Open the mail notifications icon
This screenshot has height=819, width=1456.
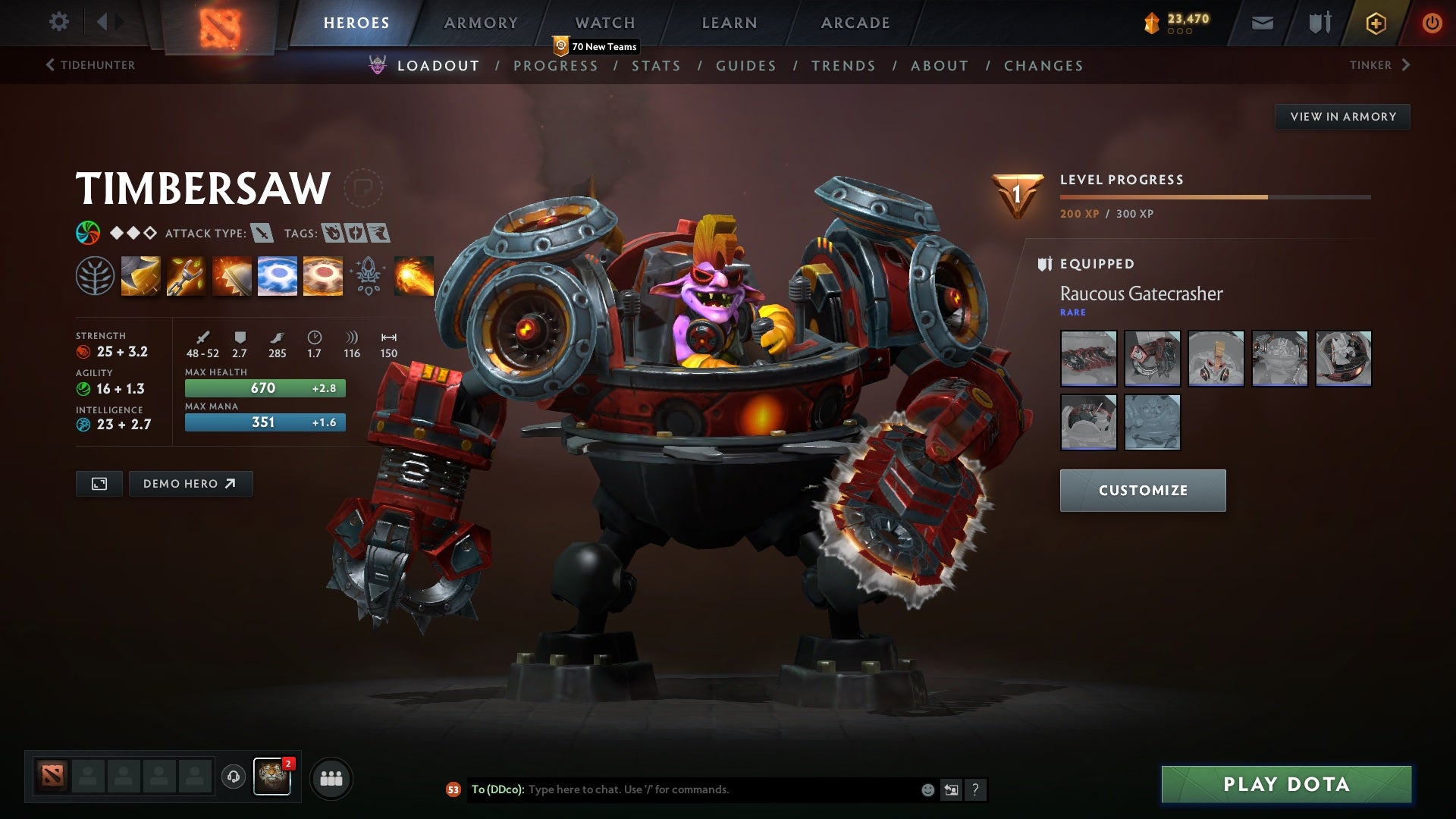tap(1263, 23)
